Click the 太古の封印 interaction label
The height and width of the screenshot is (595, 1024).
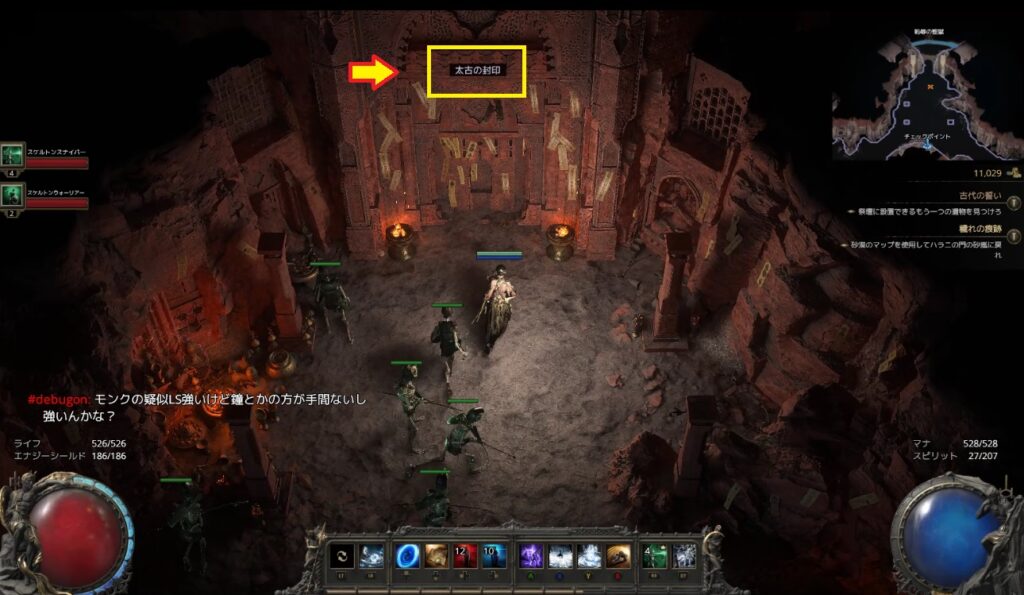476,72
